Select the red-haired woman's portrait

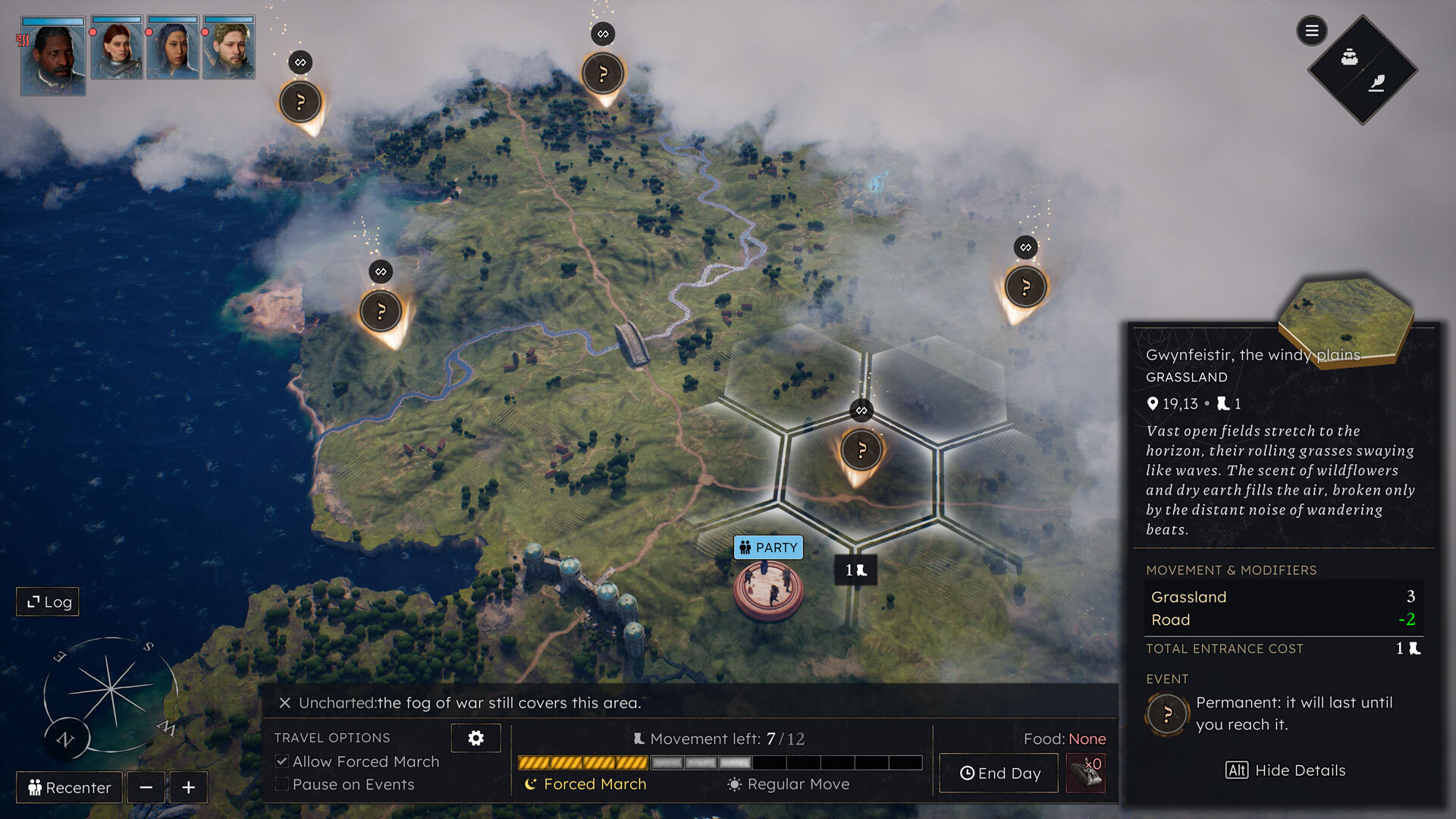click(117, 49)
